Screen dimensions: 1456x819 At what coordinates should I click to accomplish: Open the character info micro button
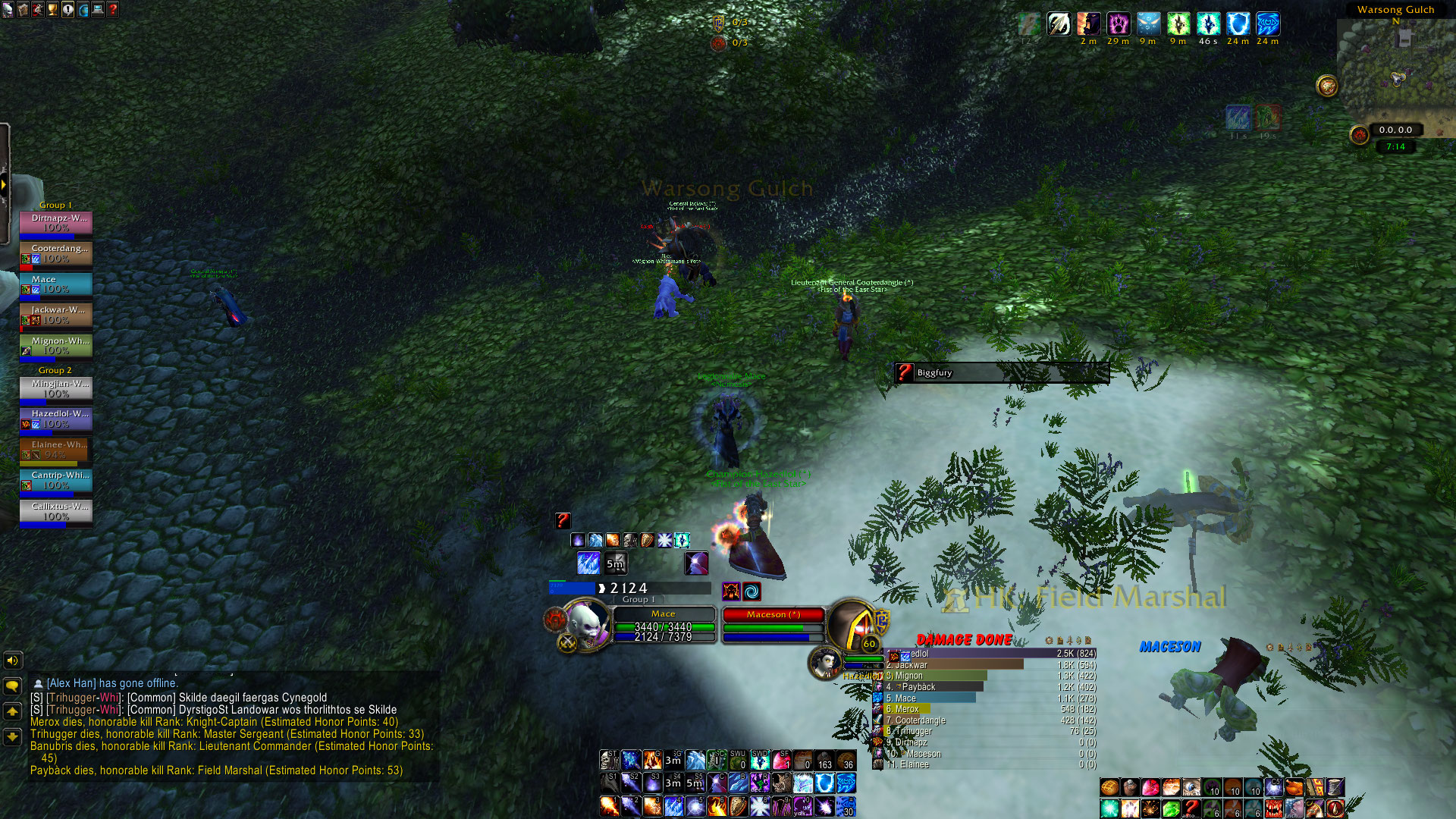8,10
